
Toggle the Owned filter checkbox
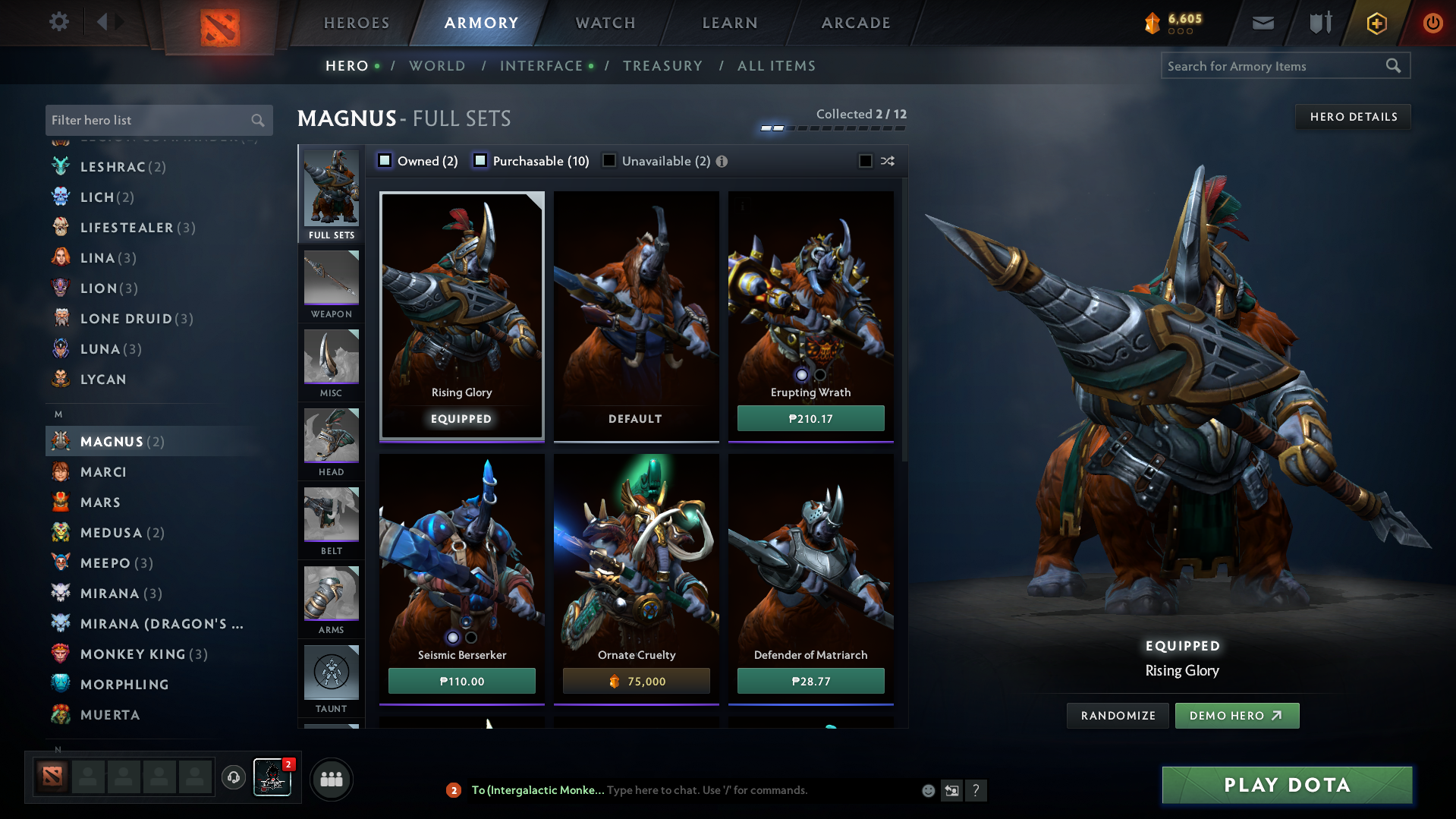(x=385, y=161)
